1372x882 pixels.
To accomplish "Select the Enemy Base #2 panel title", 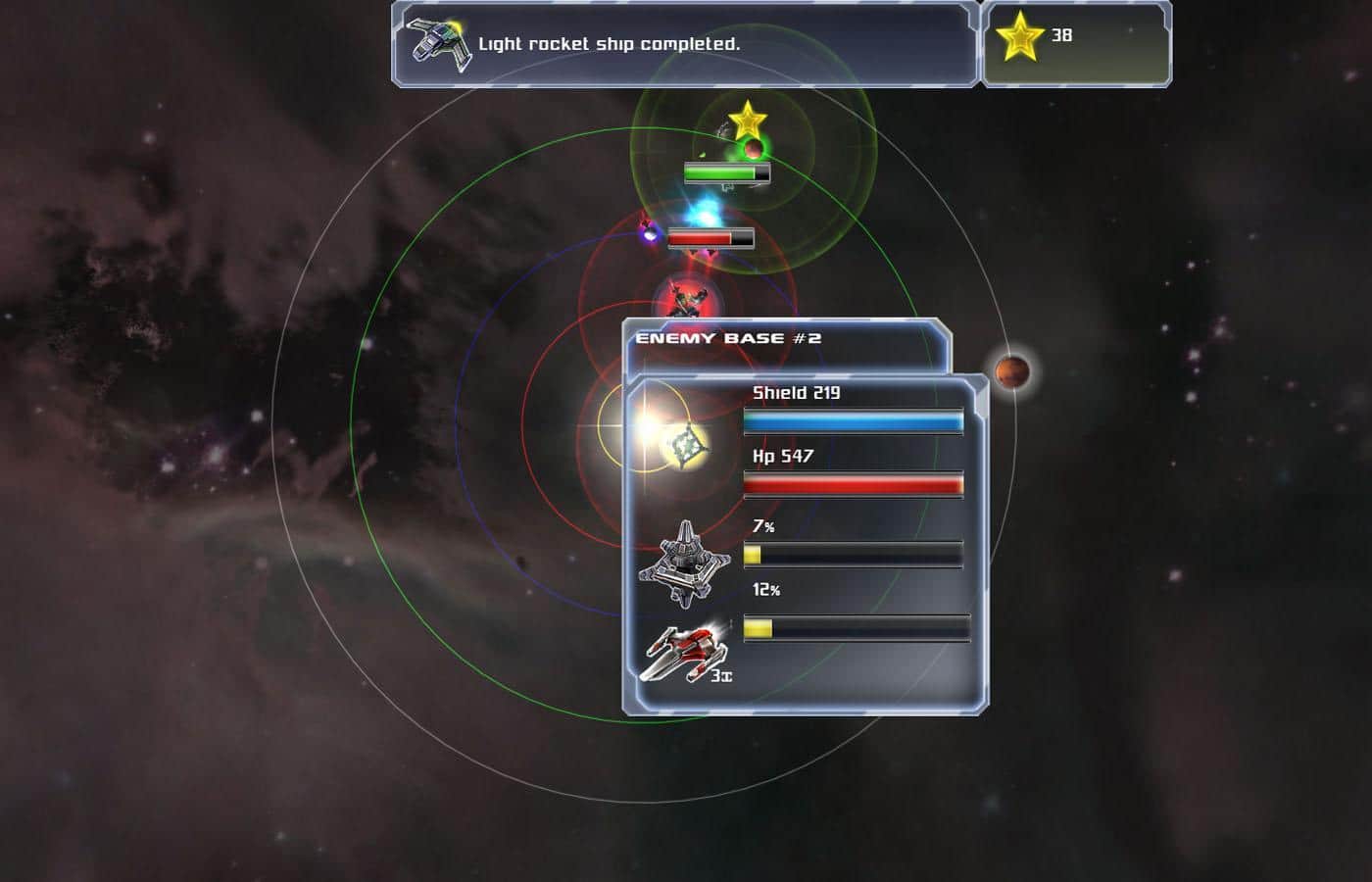I will click(x=728, y=339).
